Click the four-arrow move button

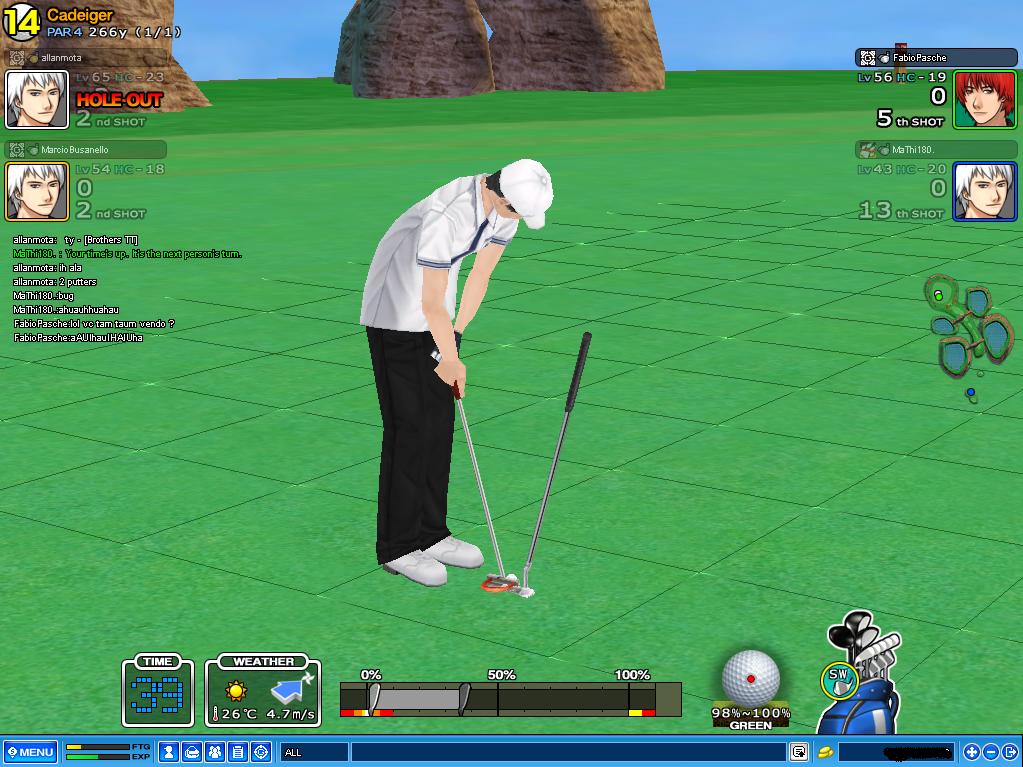(971, 752)
